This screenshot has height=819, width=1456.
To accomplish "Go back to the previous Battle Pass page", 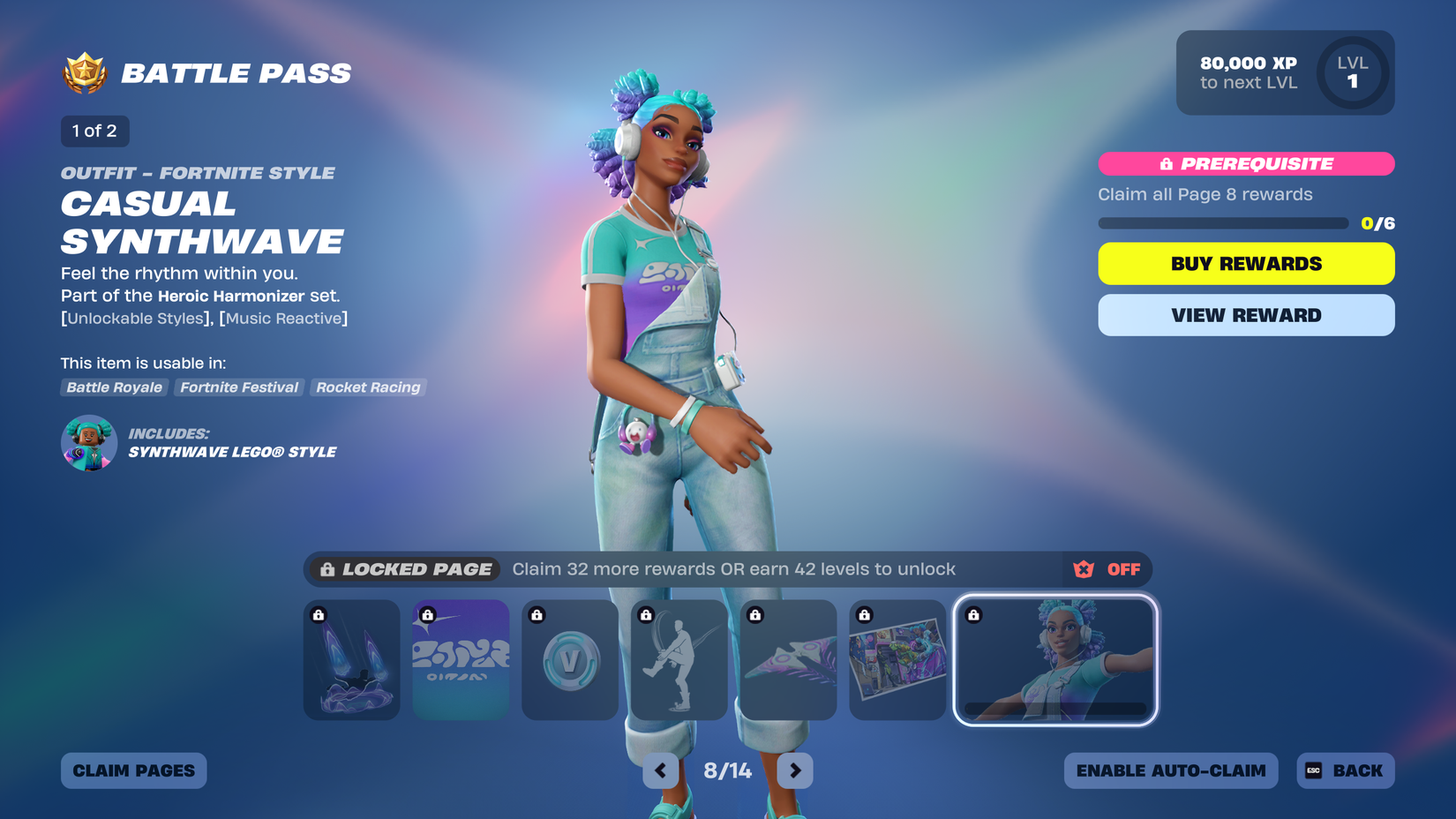I will coord(661,770).
